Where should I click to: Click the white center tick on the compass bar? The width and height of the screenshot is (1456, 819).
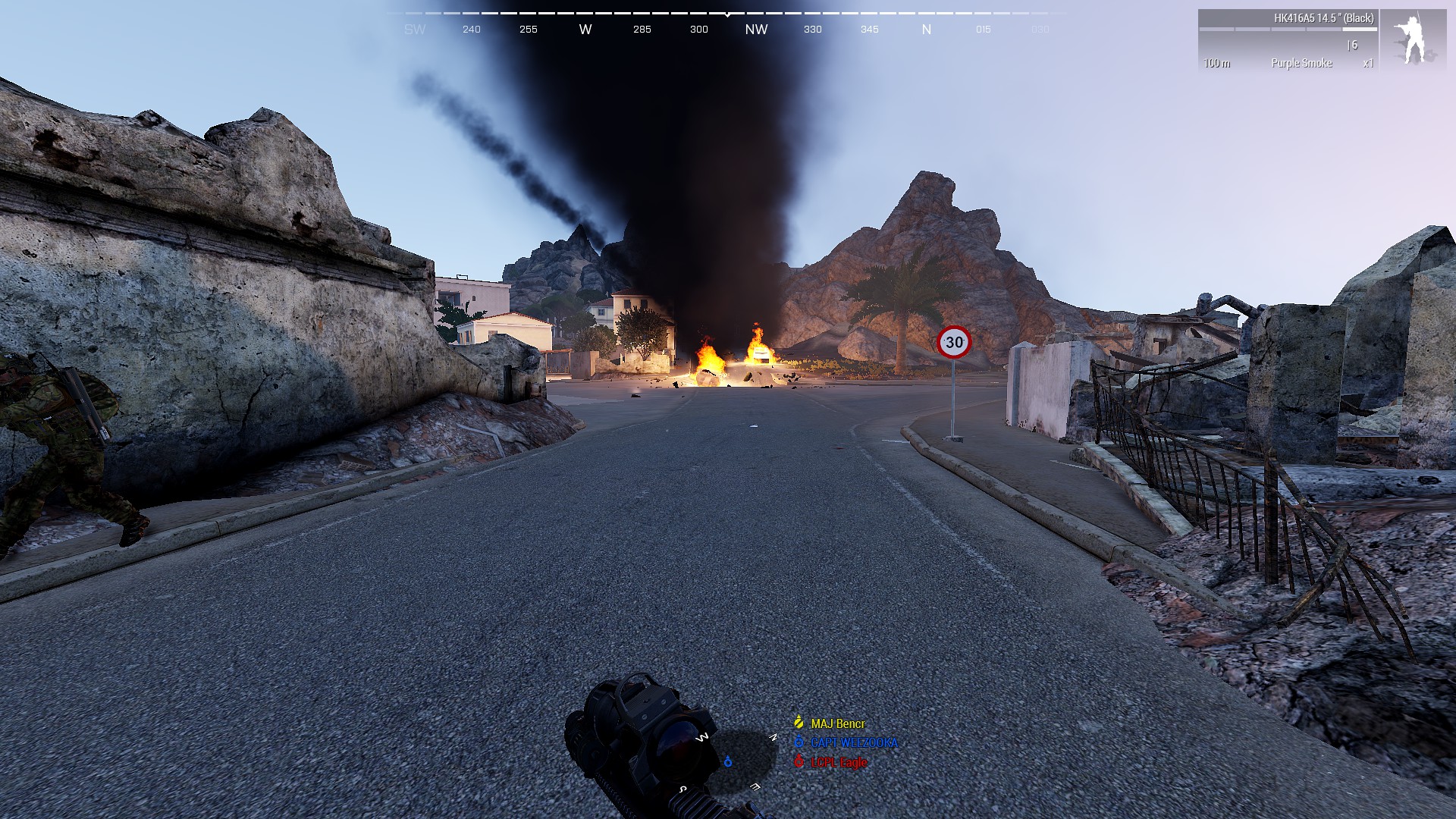728,14
